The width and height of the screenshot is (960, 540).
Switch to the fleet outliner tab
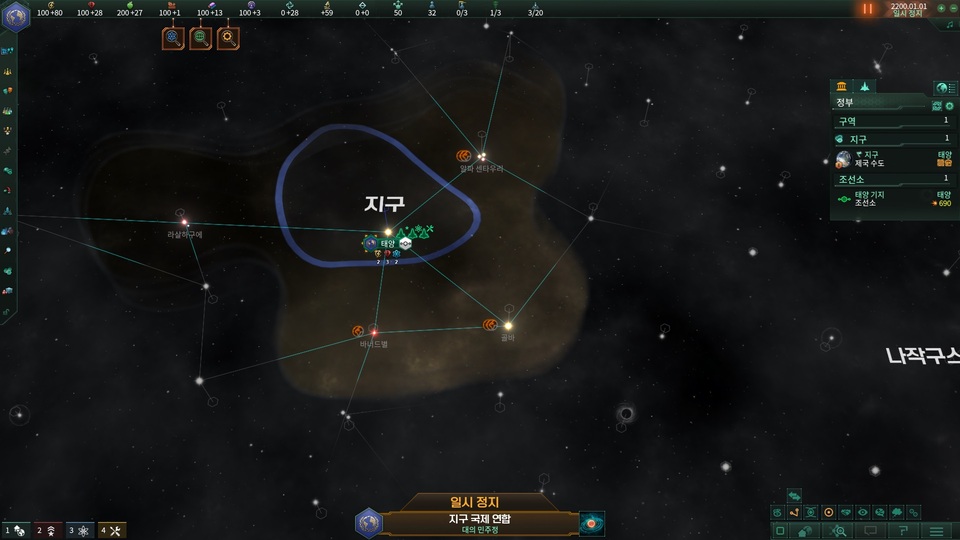coord(866,87)
